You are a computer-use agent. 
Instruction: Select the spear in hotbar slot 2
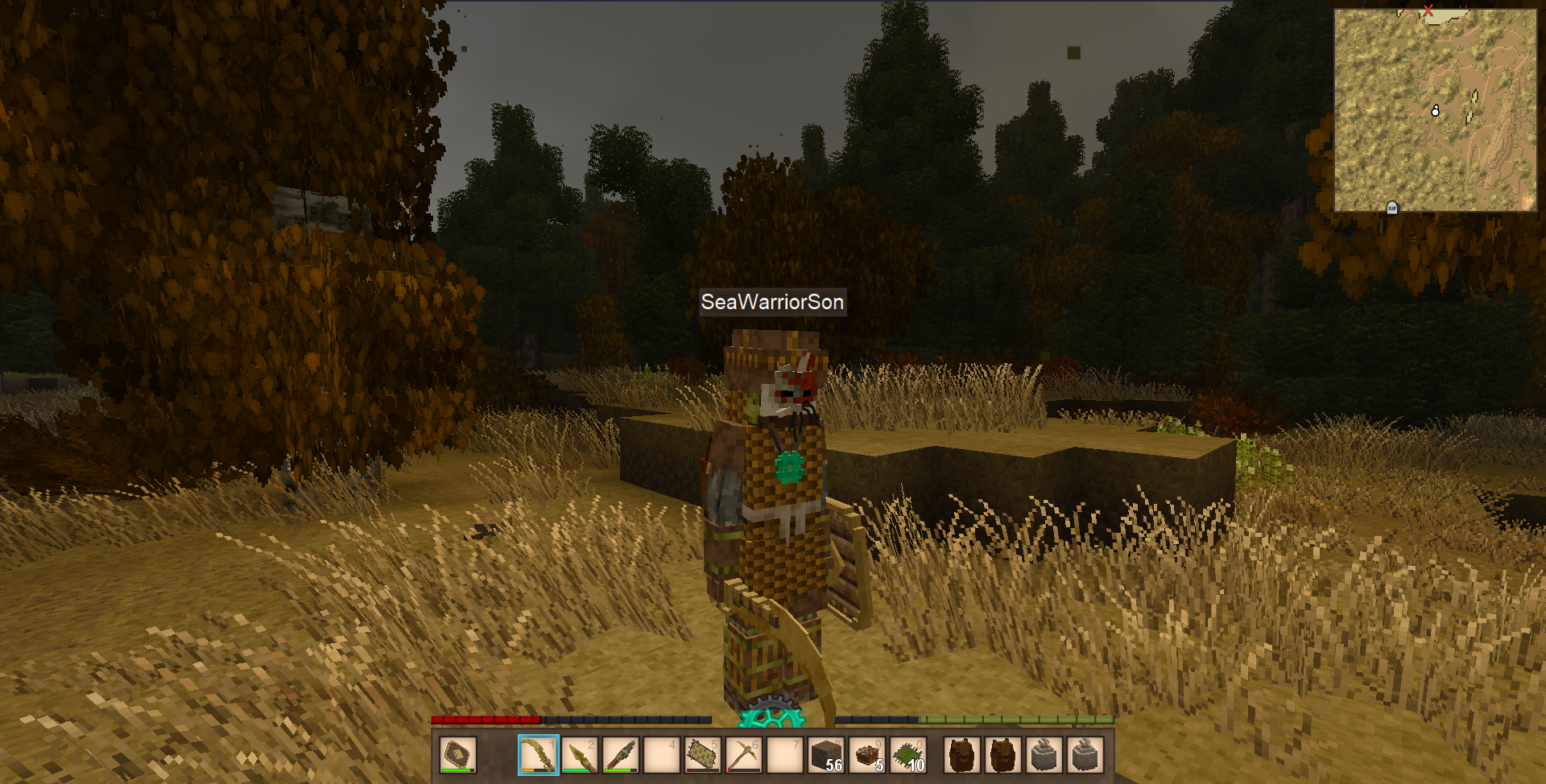pos(580,755)
